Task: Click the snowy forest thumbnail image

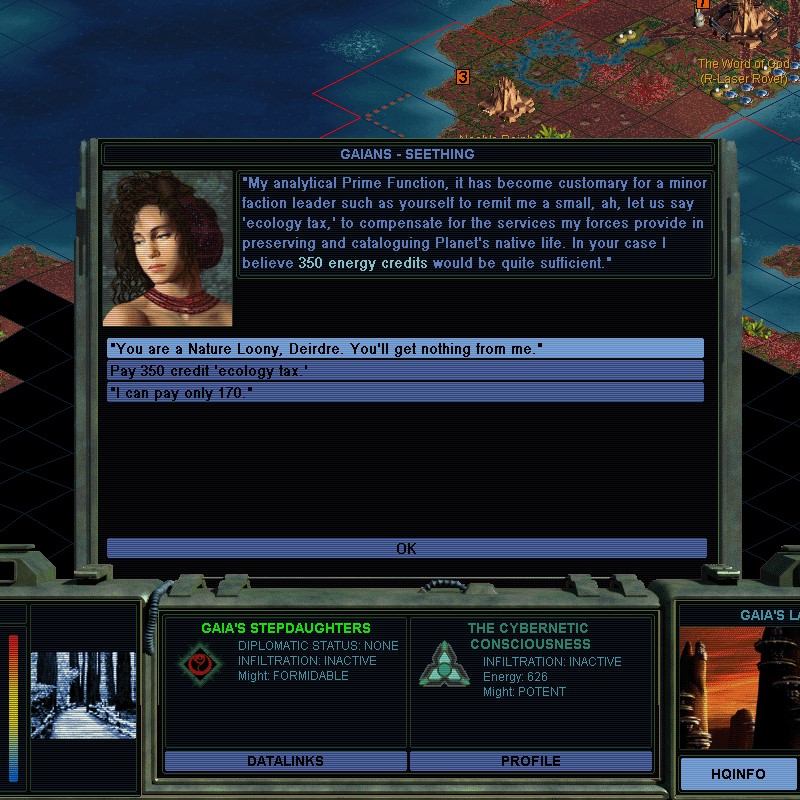Action: pyautogui.click(x=83, y=695)
